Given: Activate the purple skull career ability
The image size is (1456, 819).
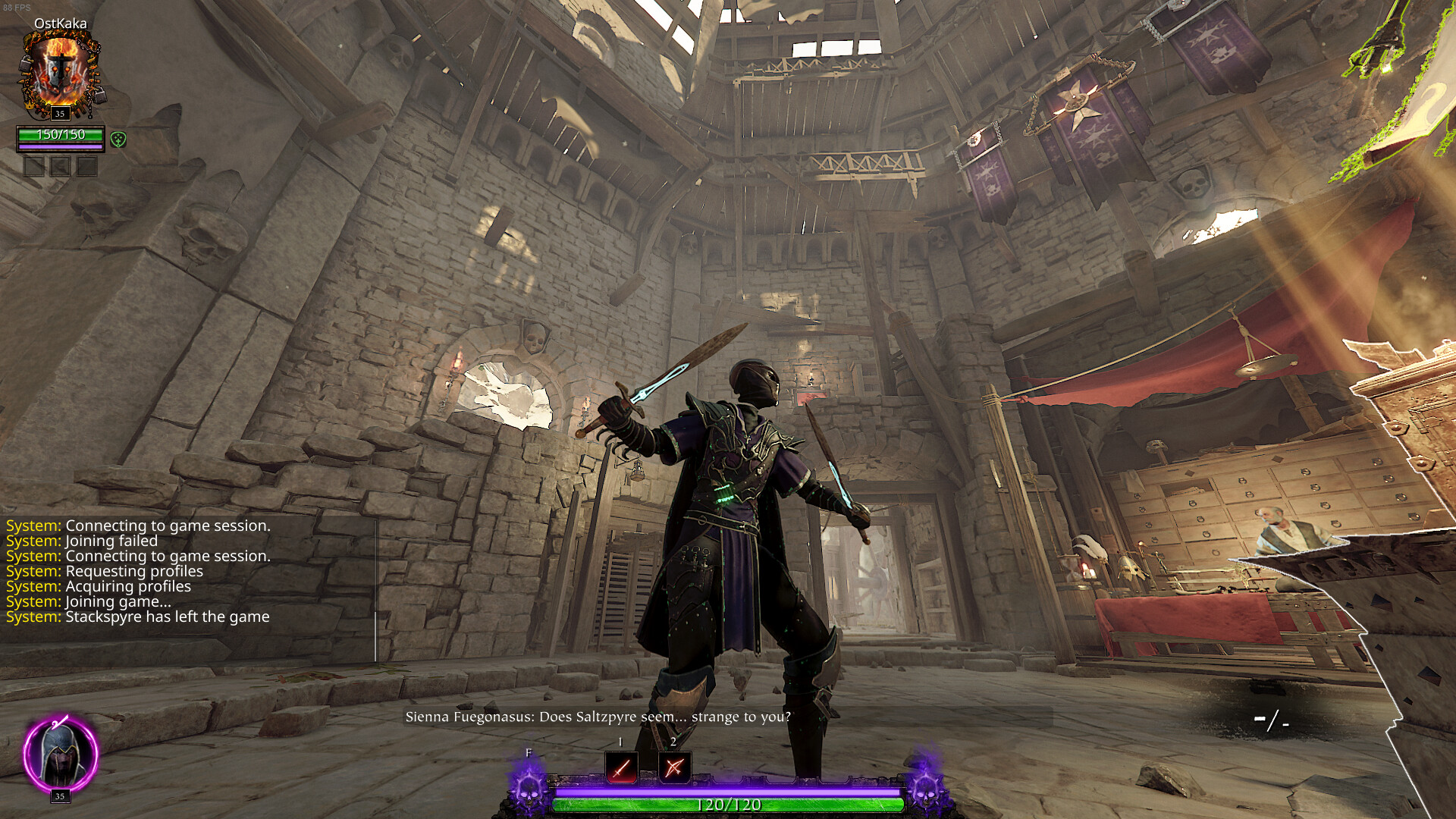Looking at the screenshot, I should [529, 786].
